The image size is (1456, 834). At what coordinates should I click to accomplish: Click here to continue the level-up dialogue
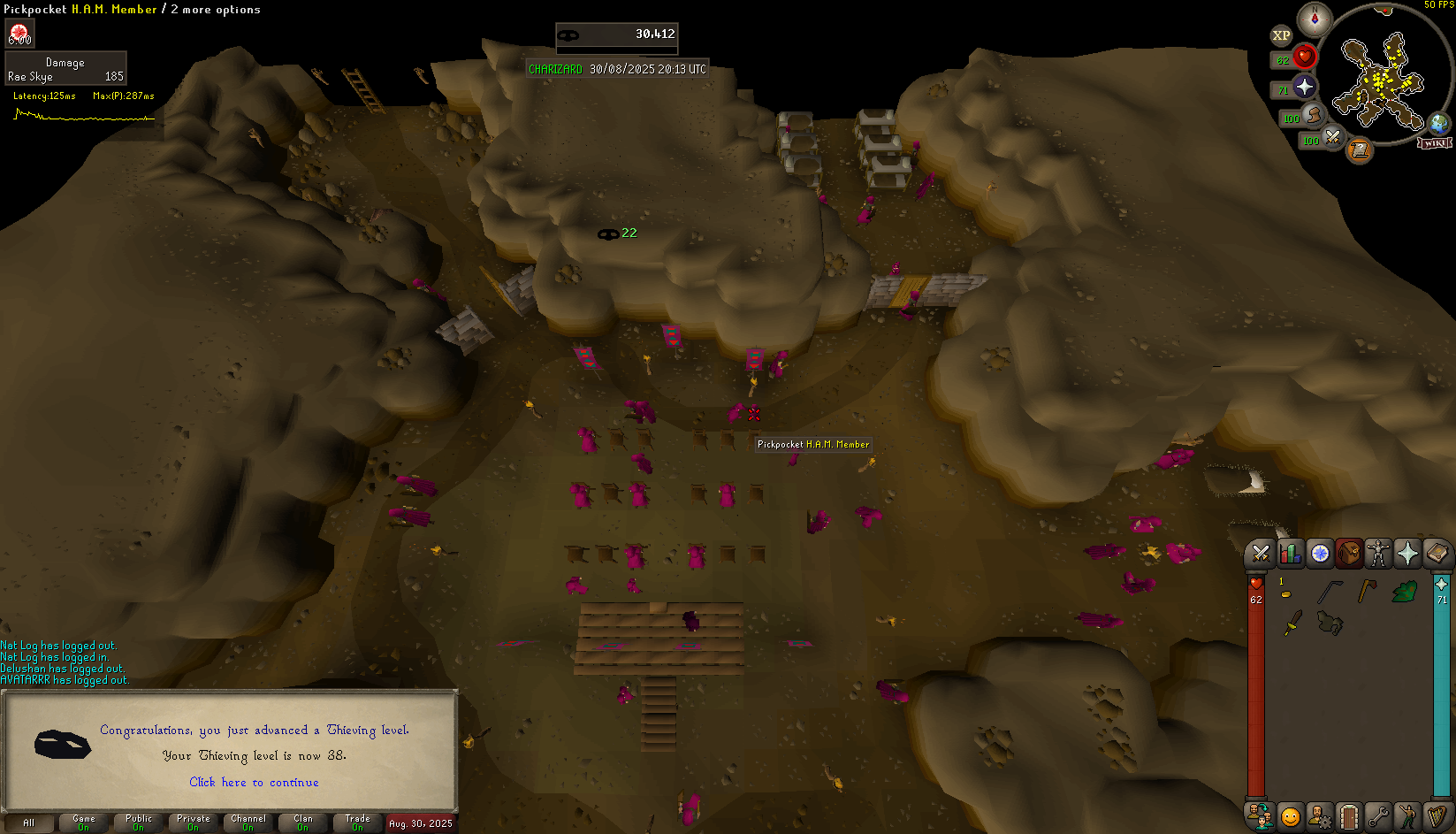click(254, 782)
